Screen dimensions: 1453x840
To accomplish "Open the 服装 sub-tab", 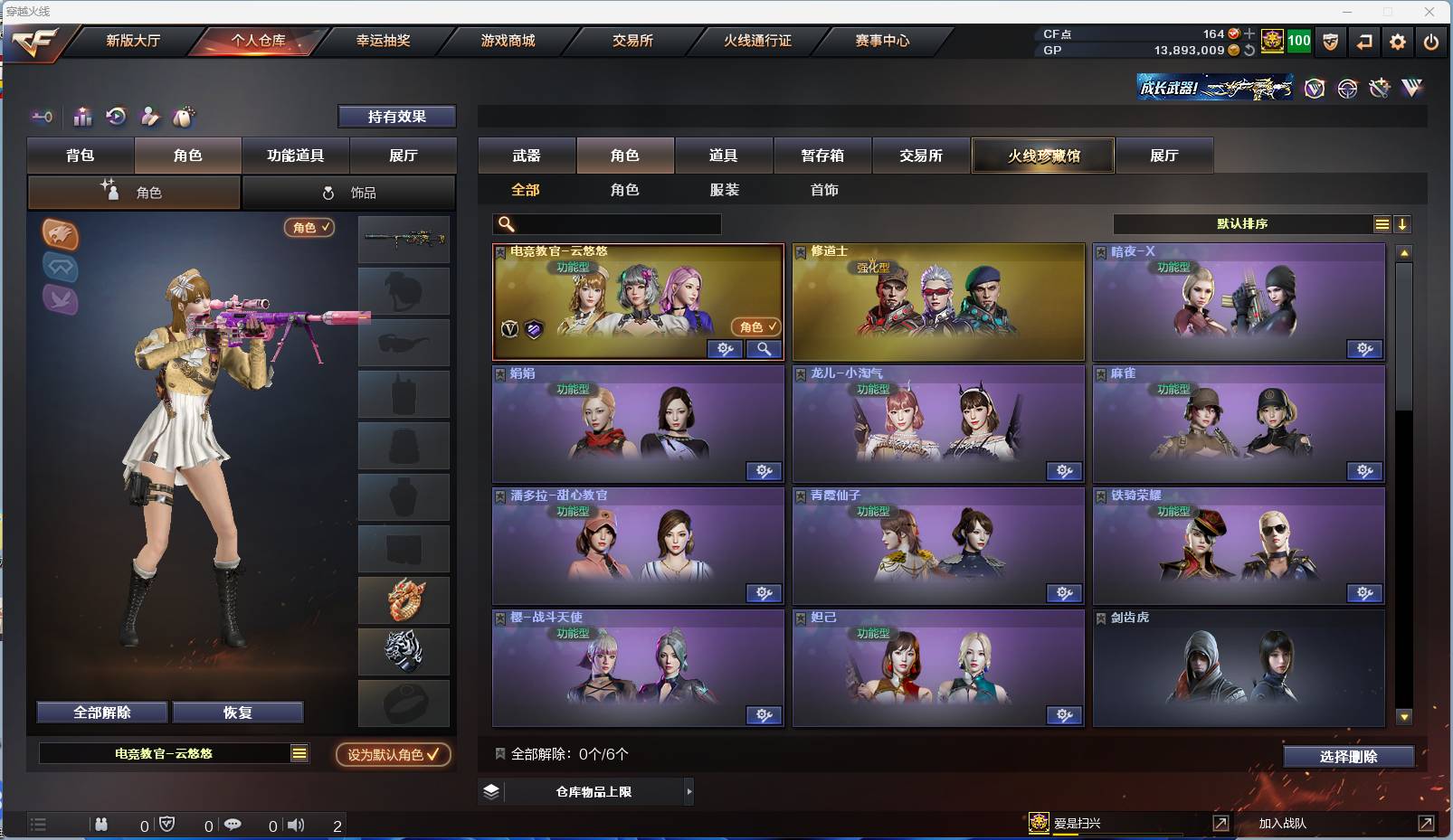I will pos(724,190).
